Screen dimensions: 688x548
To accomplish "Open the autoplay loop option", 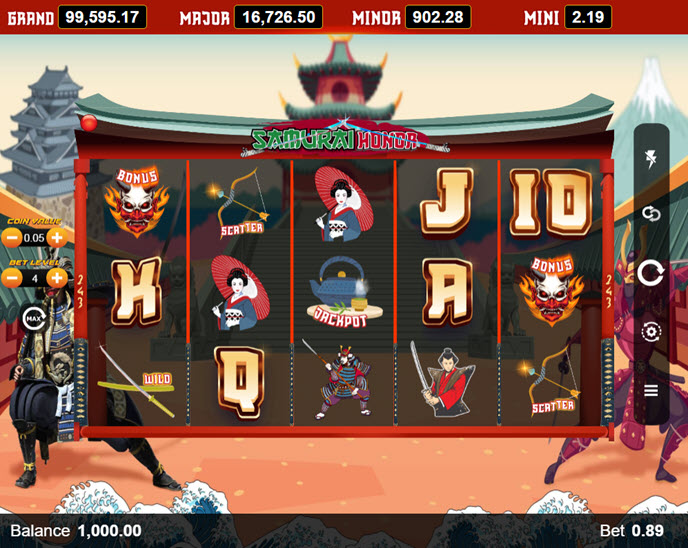I will pyautogui.click(x=651, y=214).
